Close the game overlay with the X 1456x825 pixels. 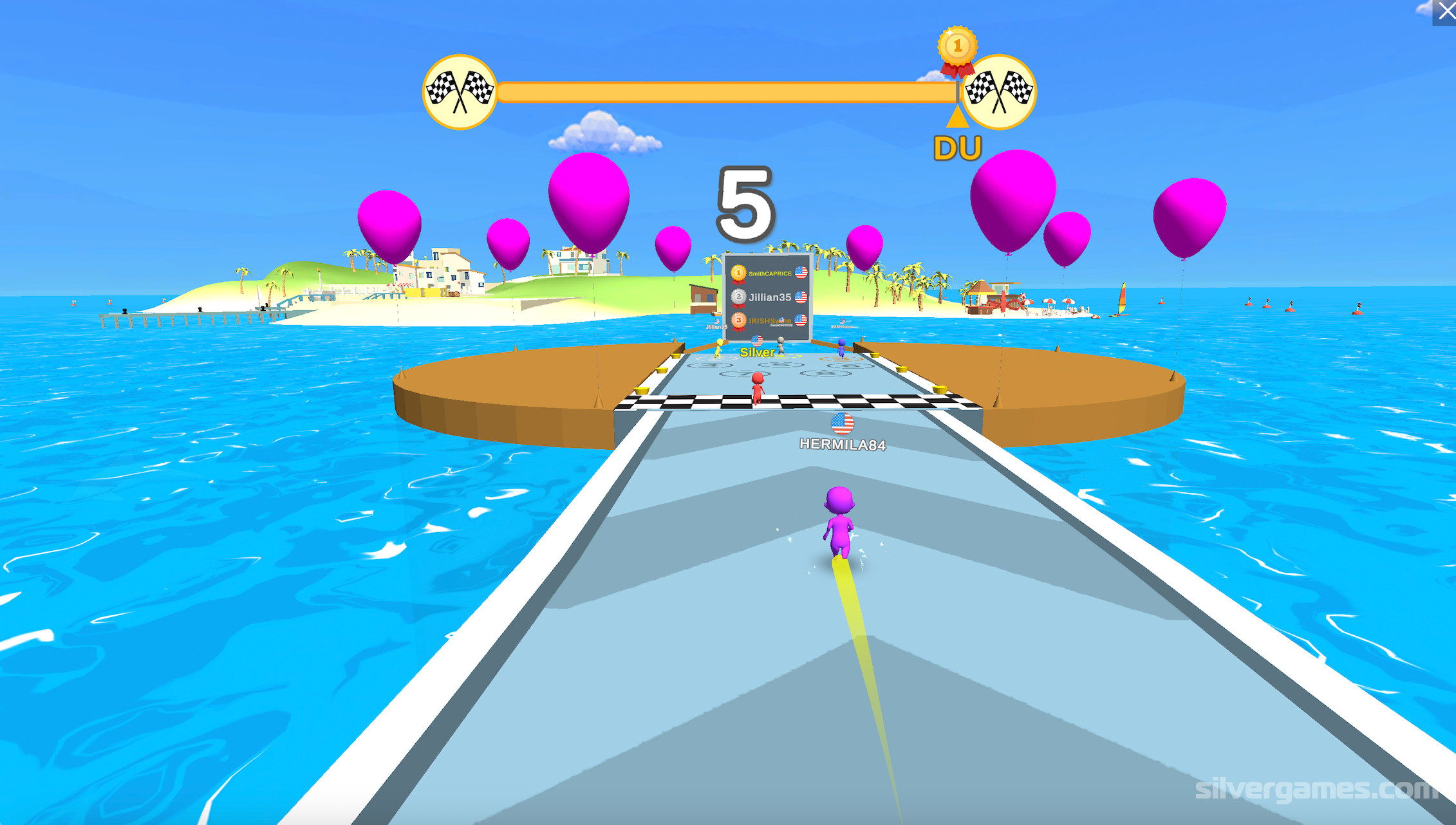tap(1446, 12)
